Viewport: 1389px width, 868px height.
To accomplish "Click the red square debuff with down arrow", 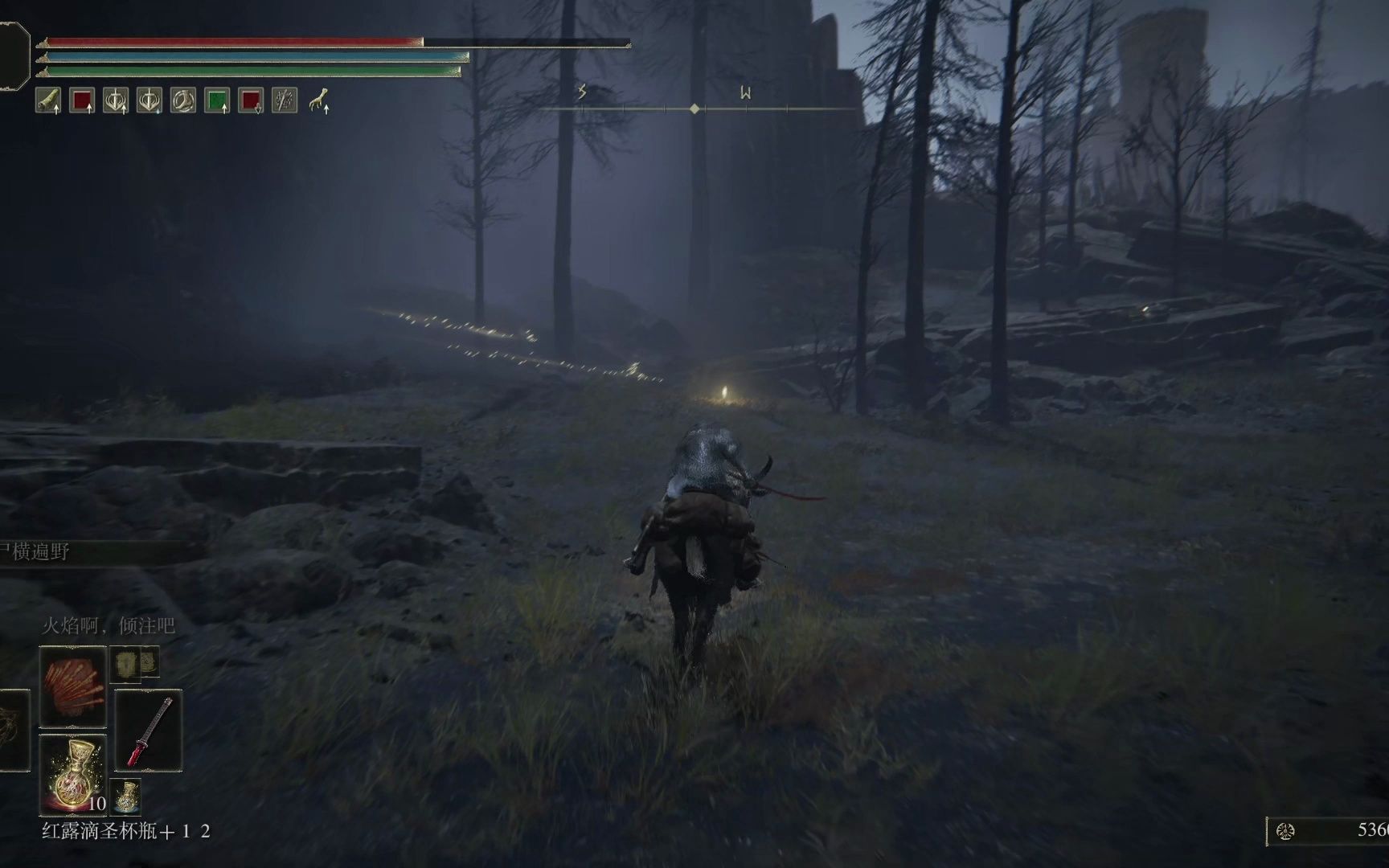I will pyautogui.click(x=251, y=100).
